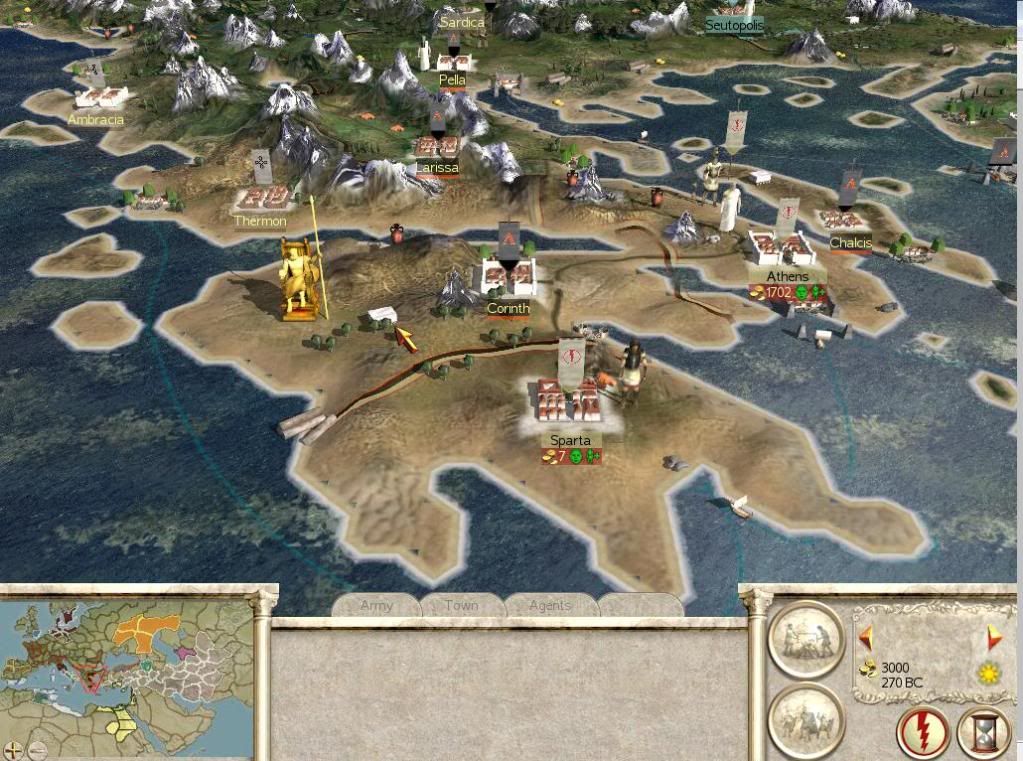
Task: Select the Athens settlement name label
Action: coord(787,276)
